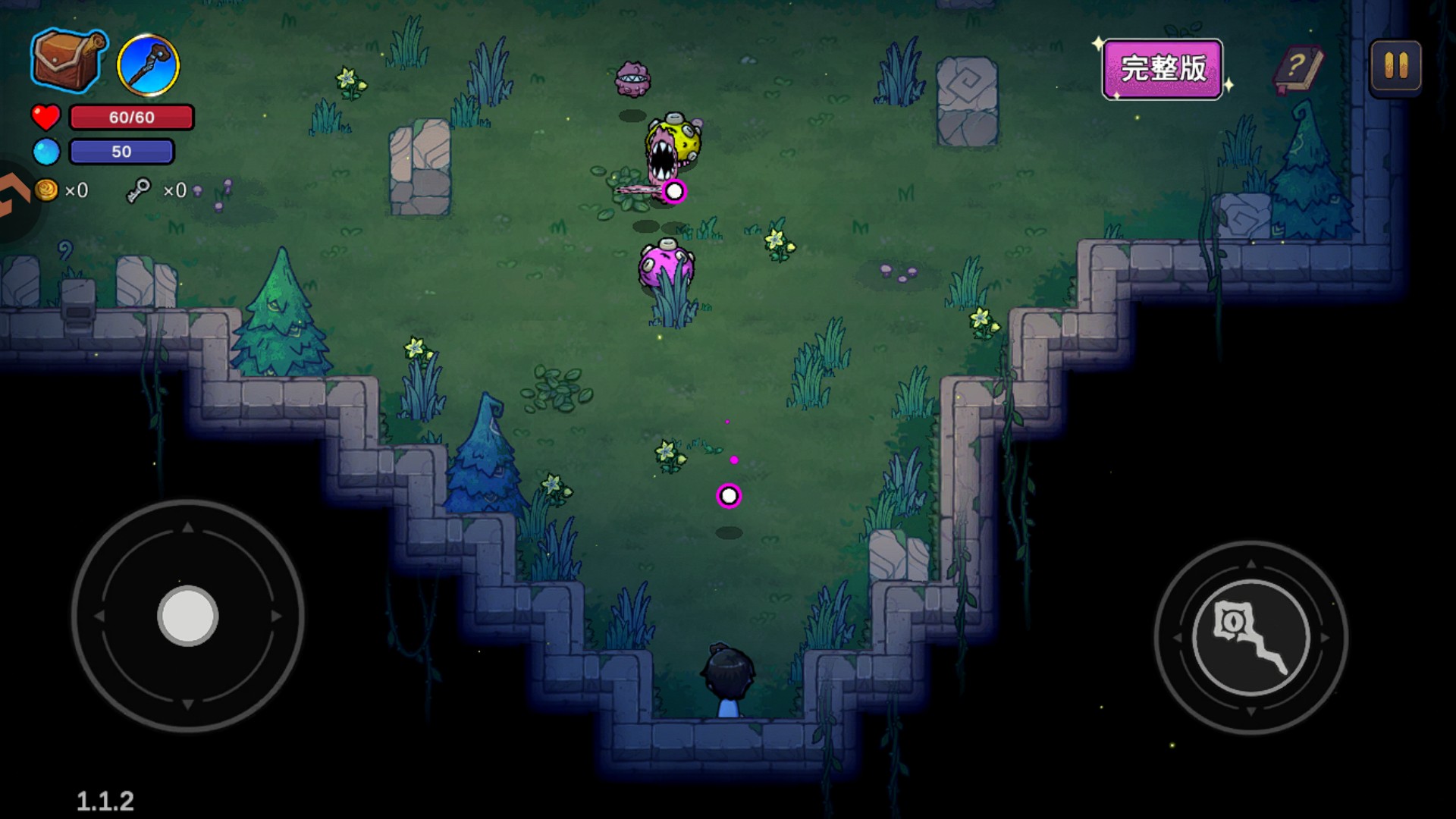The image size is (1456, 819).
Task: Open the treasure chest inventory
Action: 67,61
